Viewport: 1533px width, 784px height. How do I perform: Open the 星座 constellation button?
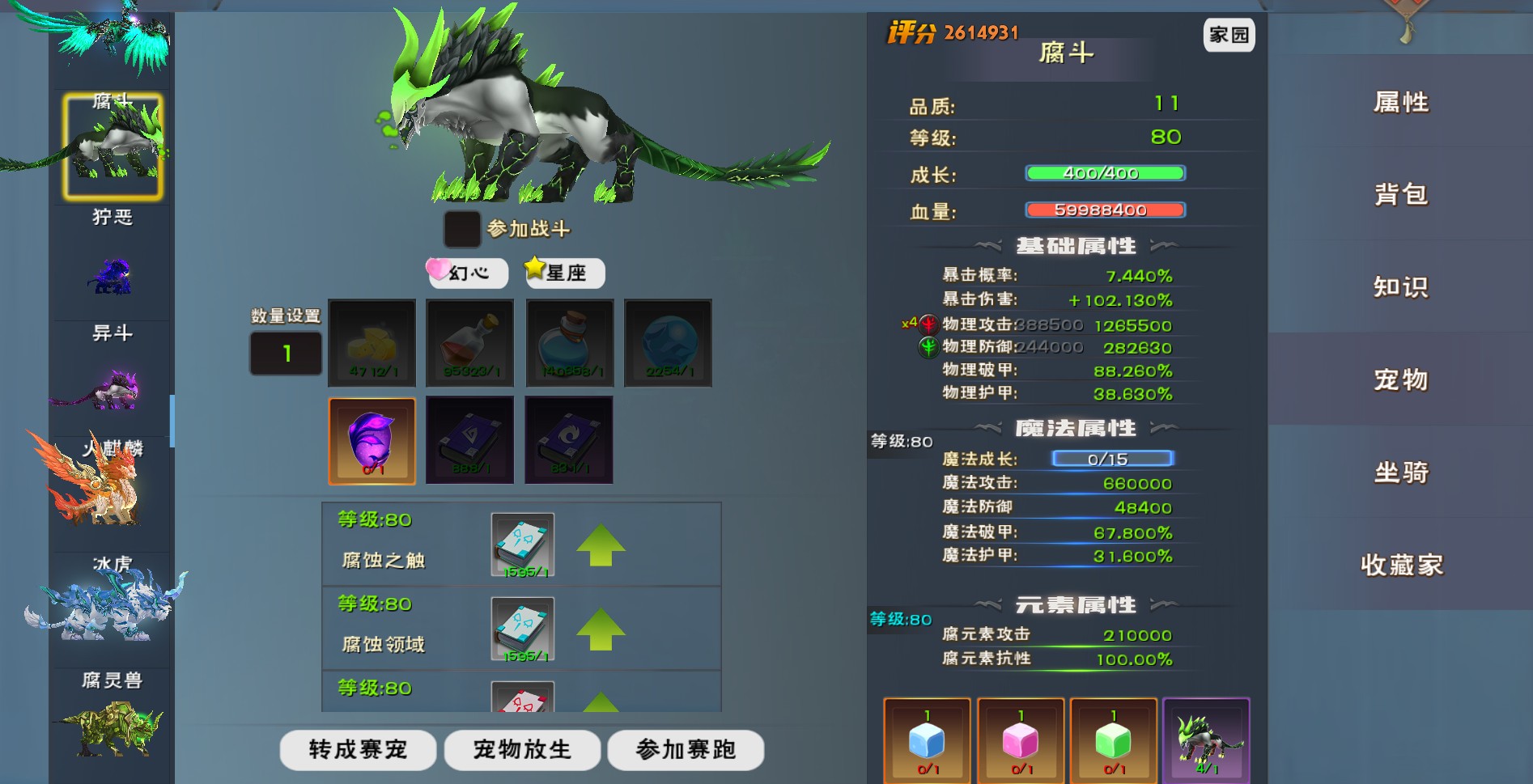pos(565,273)
